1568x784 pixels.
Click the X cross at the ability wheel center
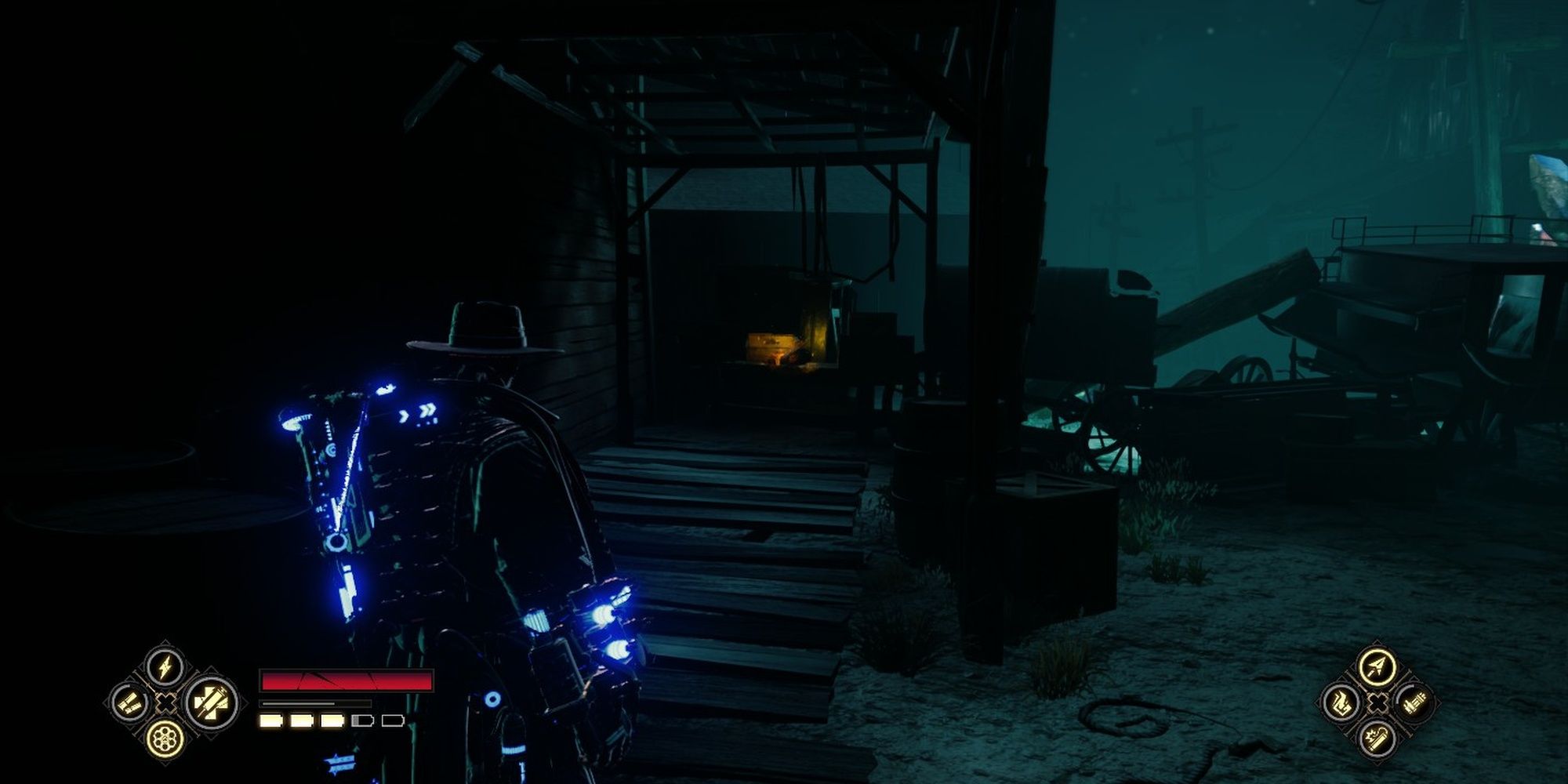point(1377,702)
